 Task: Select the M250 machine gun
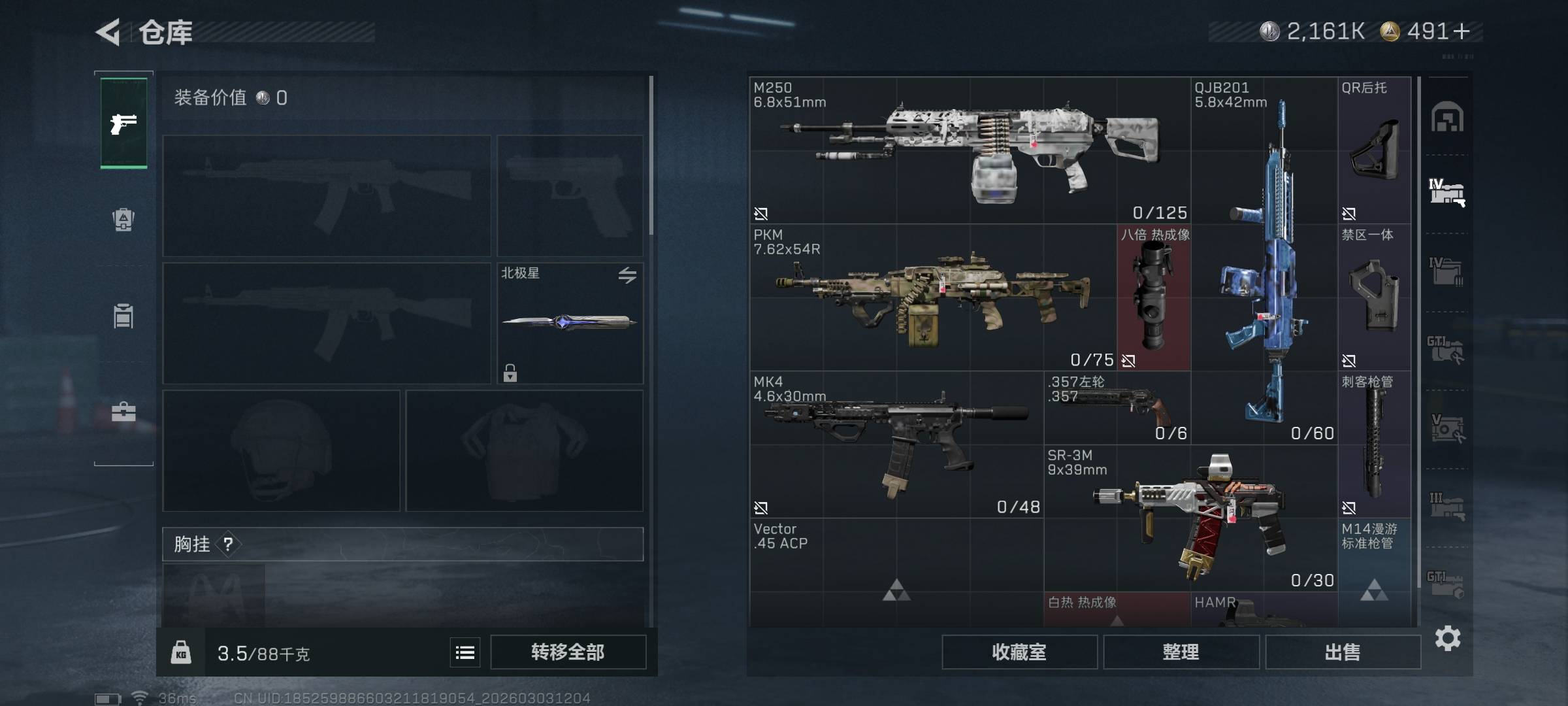coord(970,150)
